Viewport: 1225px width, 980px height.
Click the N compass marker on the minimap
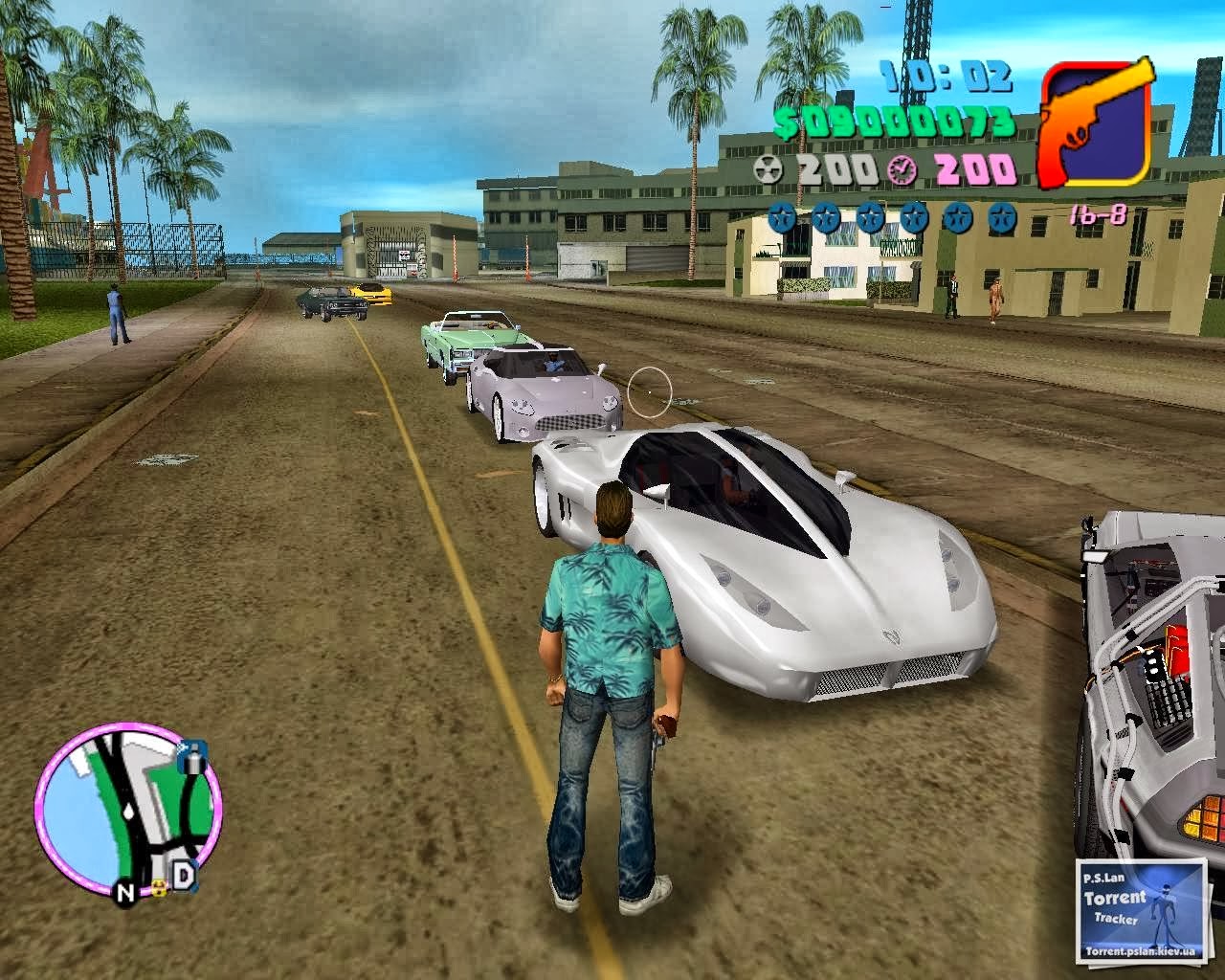(124, 893)
